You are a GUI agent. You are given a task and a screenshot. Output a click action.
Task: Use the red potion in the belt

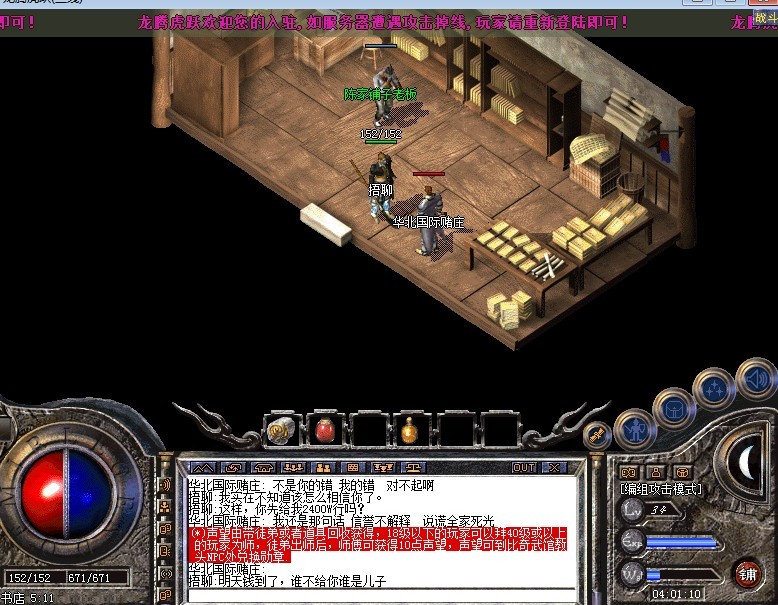323,429
